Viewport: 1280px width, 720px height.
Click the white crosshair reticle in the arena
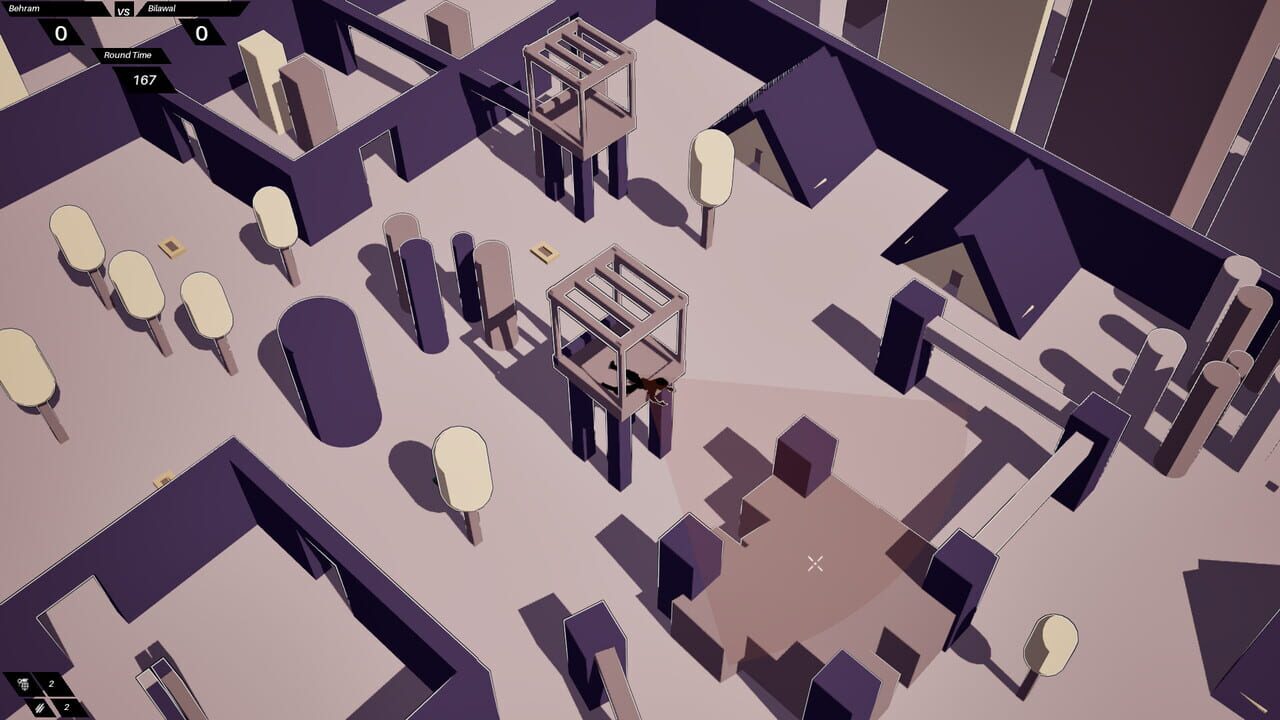[812, 563]
